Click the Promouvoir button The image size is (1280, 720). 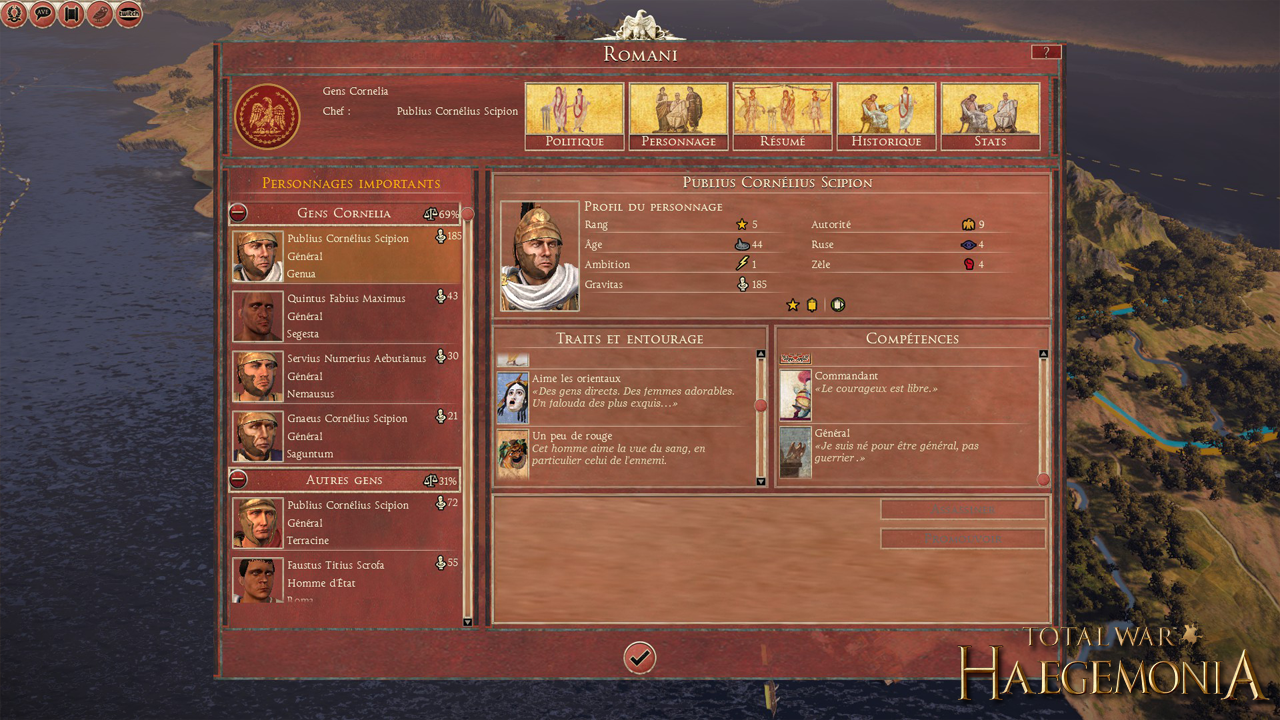coord(962,538)
